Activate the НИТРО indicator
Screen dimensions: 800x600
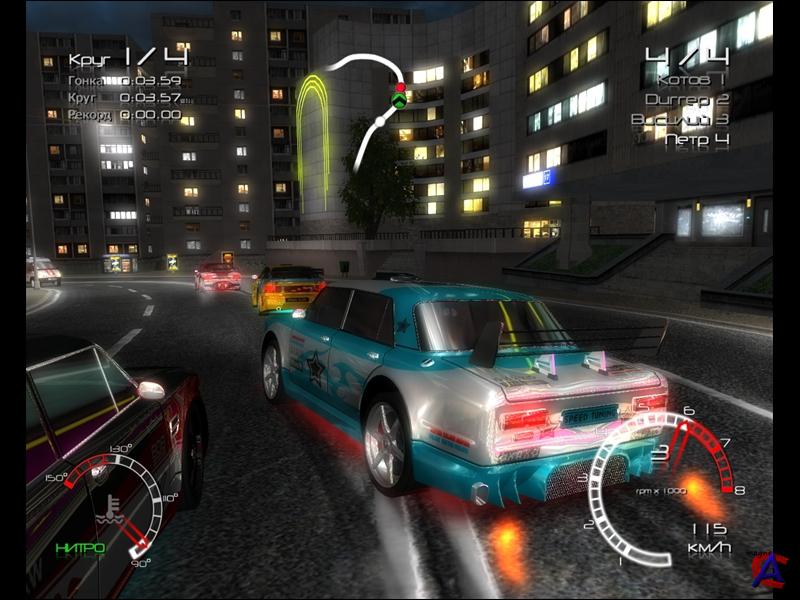coord(80,547)
